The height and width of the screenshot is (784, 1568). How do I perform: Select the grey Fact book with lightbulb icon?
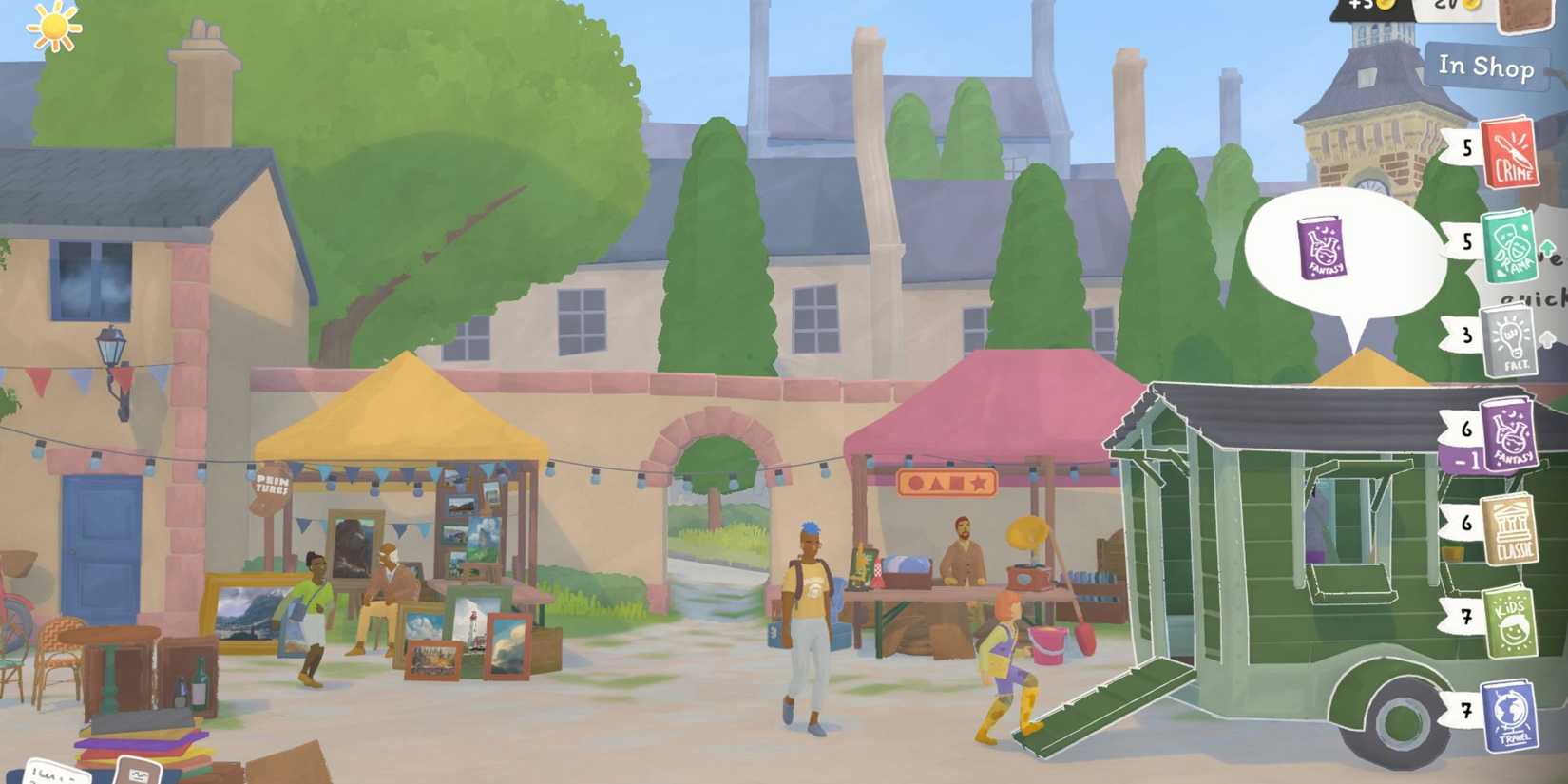click(x=1513, y=337)
